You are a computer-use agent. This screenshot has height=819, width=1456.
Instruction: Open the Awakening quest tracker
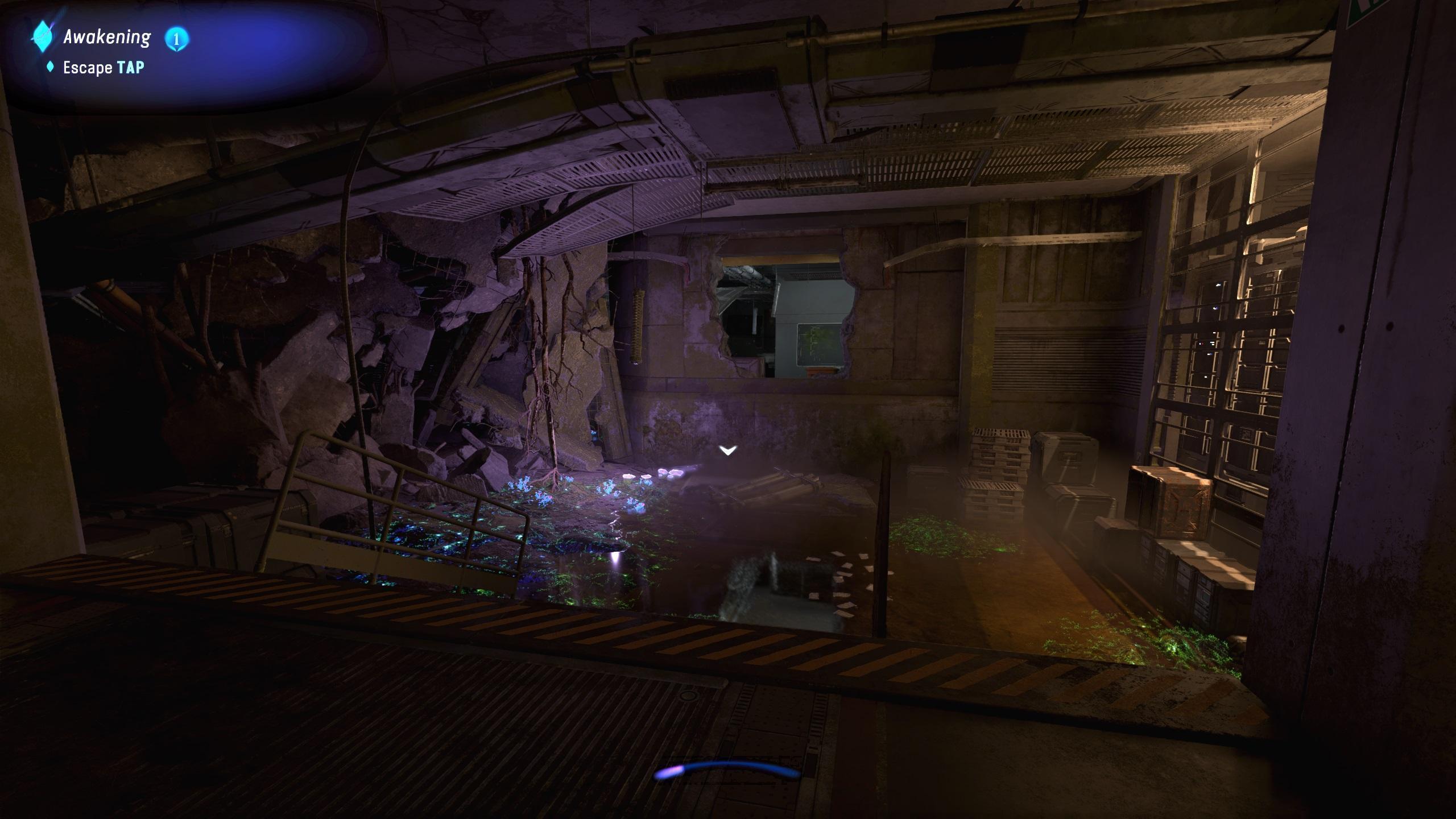click(x=107, y=38)
